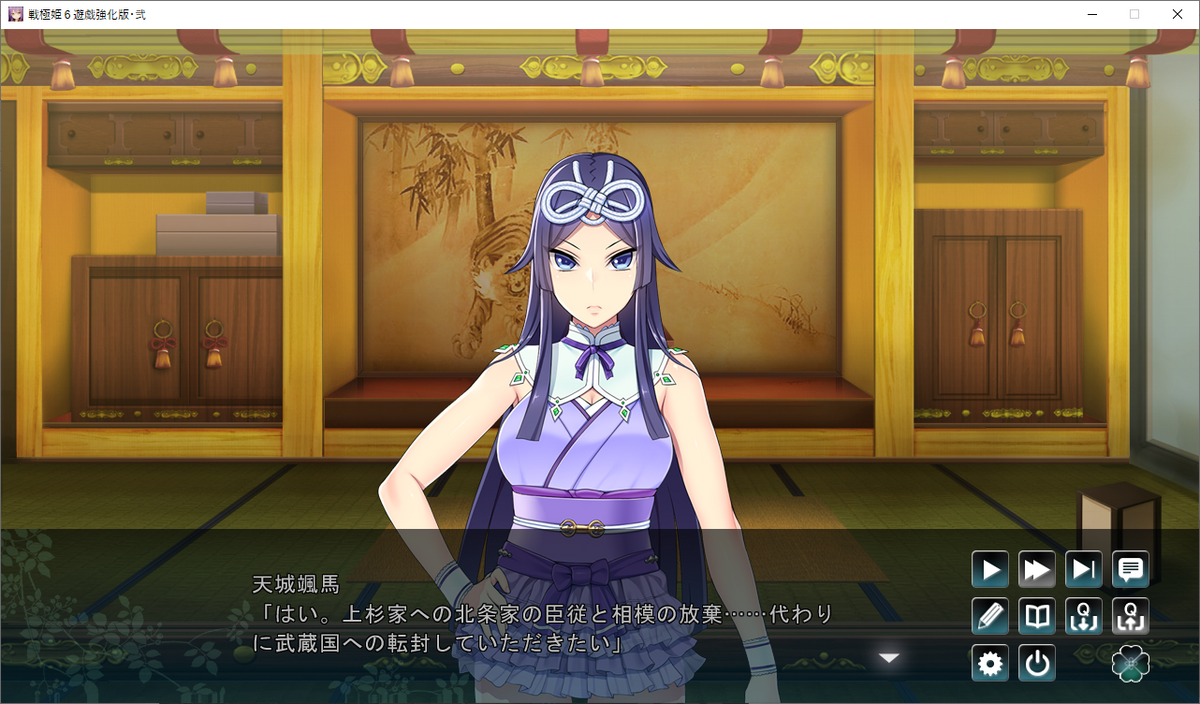Quick load with the Q up-arrow button
The image size is (1200, 704).
click(x=1131, y=617)
